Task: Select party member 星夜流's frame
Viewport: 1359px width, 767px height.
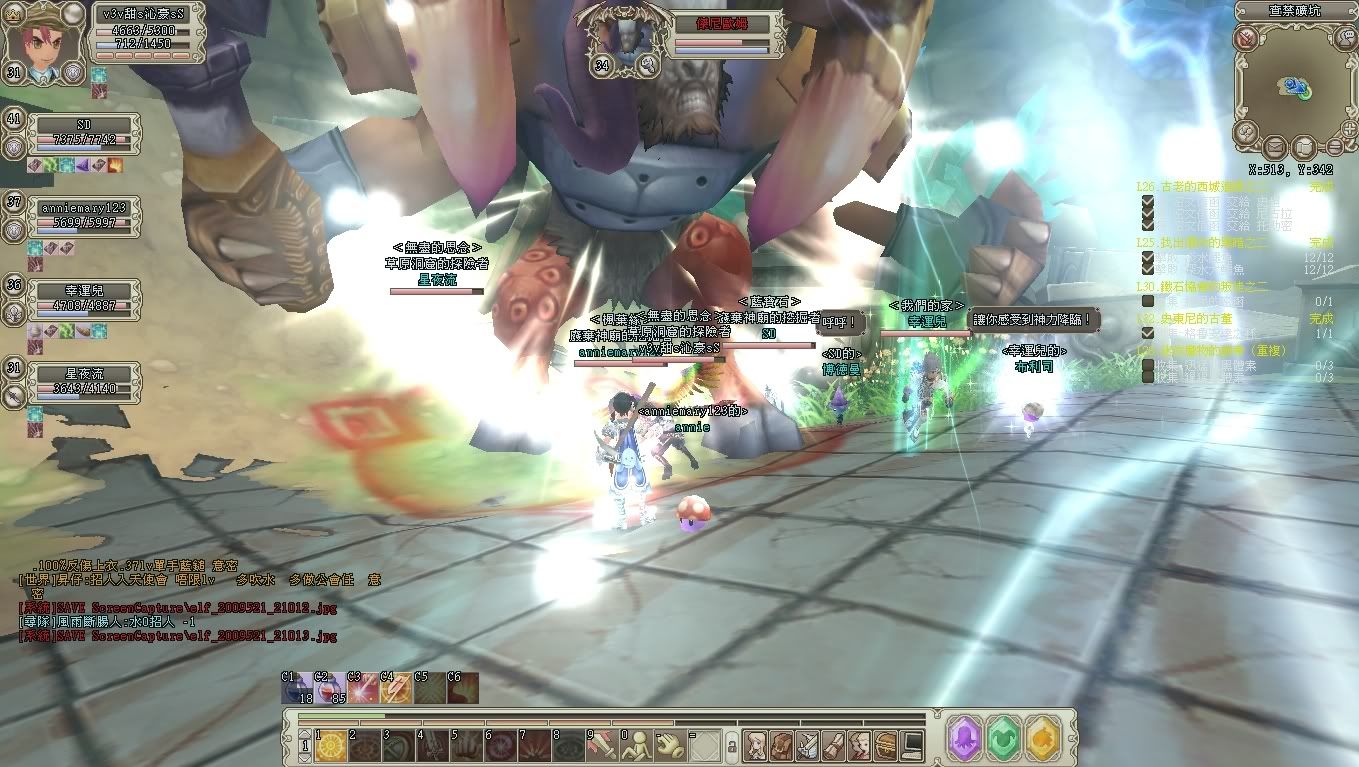Action: point(84,381)
